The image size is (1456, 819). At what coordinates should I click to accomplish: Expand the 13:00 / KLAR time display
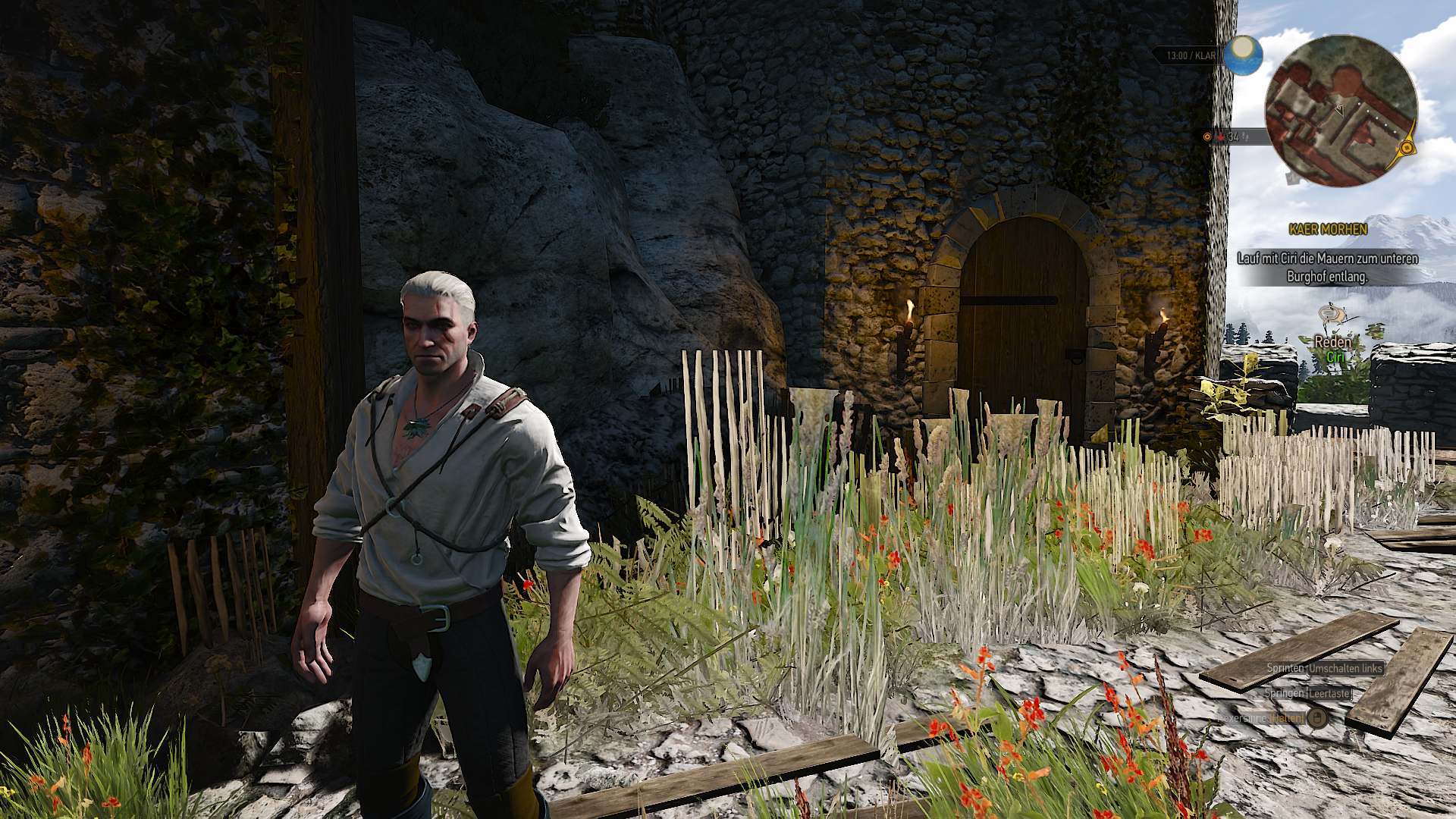click(1191, 55)
